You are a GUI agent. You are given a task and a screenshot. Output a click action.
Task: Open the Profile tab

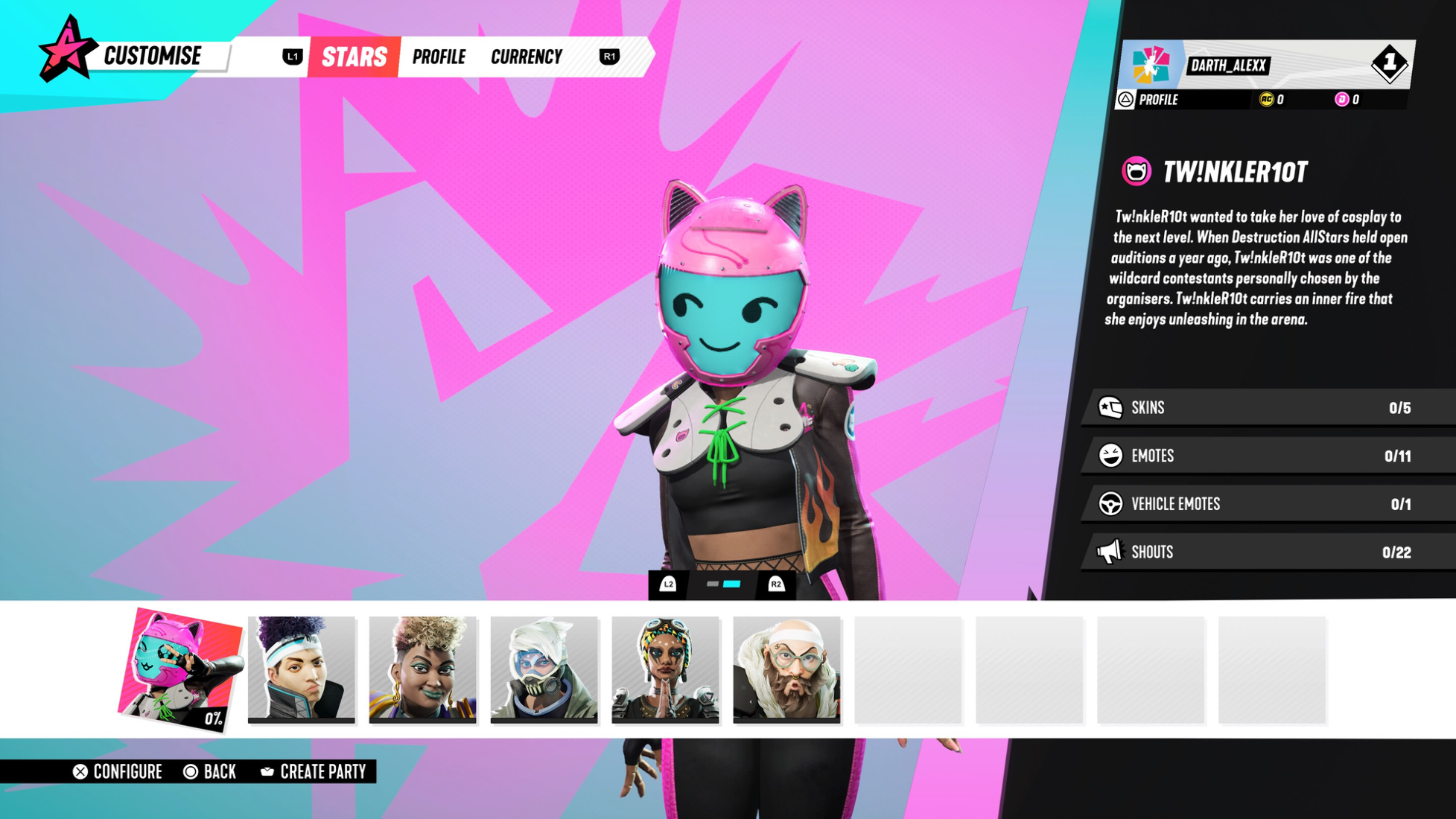(x=439, y=57)
